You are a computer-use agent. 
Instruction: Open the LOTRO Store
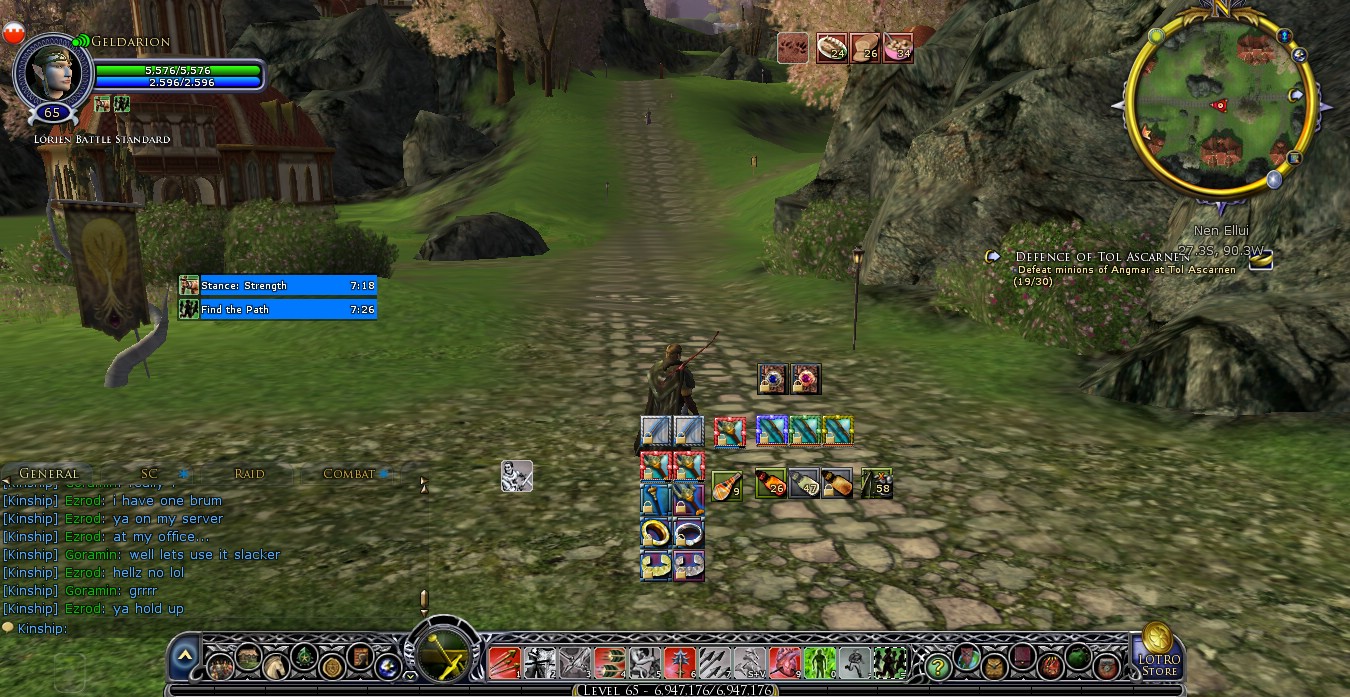click(1158, 648)
